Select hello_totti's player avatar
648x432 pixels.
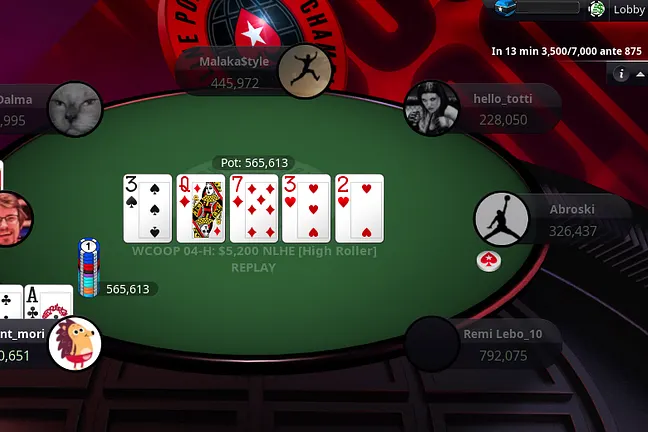(x=431, y=107)
